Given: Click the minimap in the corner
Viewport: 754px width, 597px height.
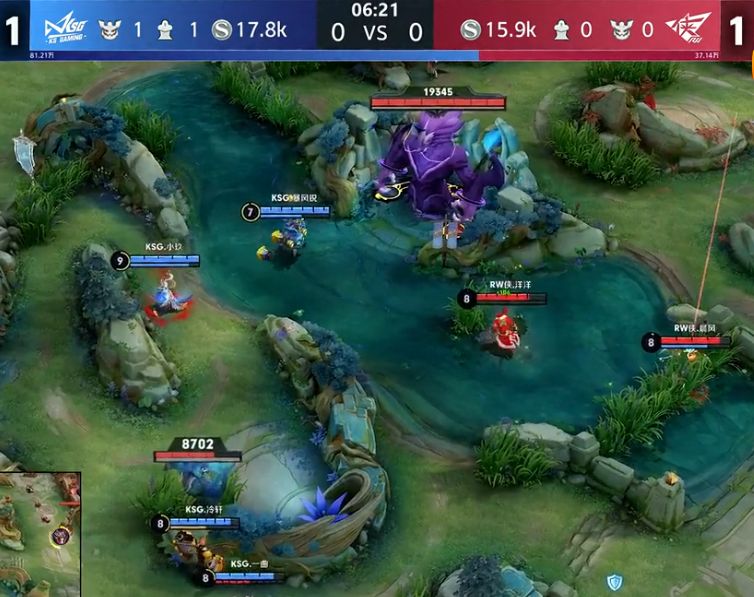Looking at the screenshot, I should pos(40,535).
